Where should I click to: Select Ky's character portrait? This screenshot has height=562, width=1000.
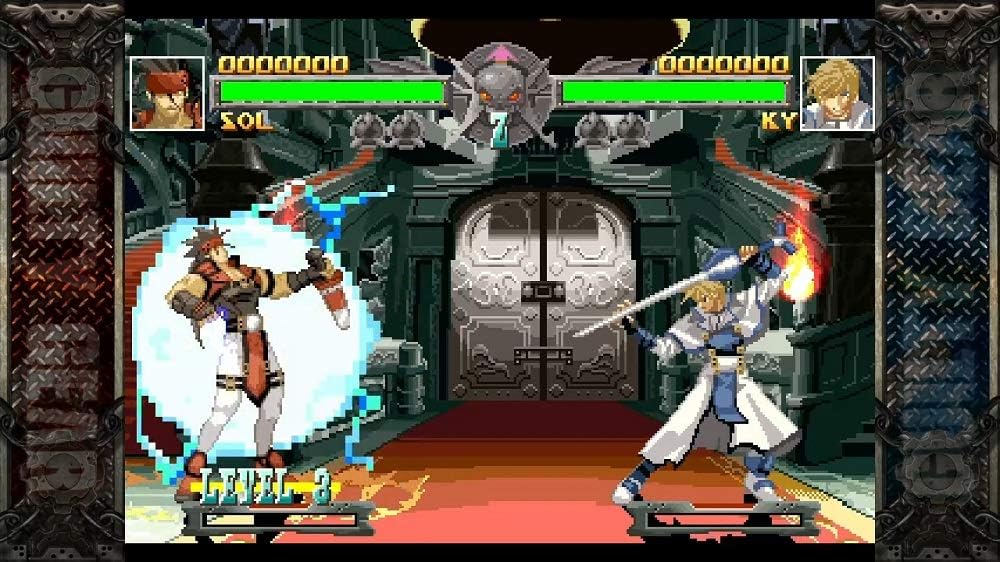838,93
